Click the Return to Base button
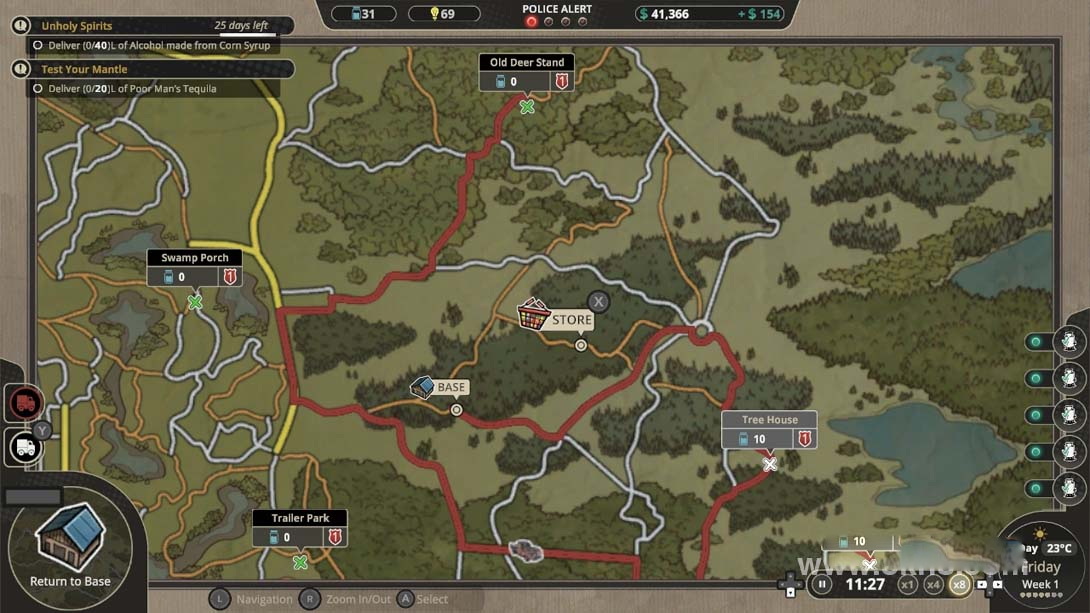Image resolution: width=1090 pixels, height=613 pixels. (70, 543)
